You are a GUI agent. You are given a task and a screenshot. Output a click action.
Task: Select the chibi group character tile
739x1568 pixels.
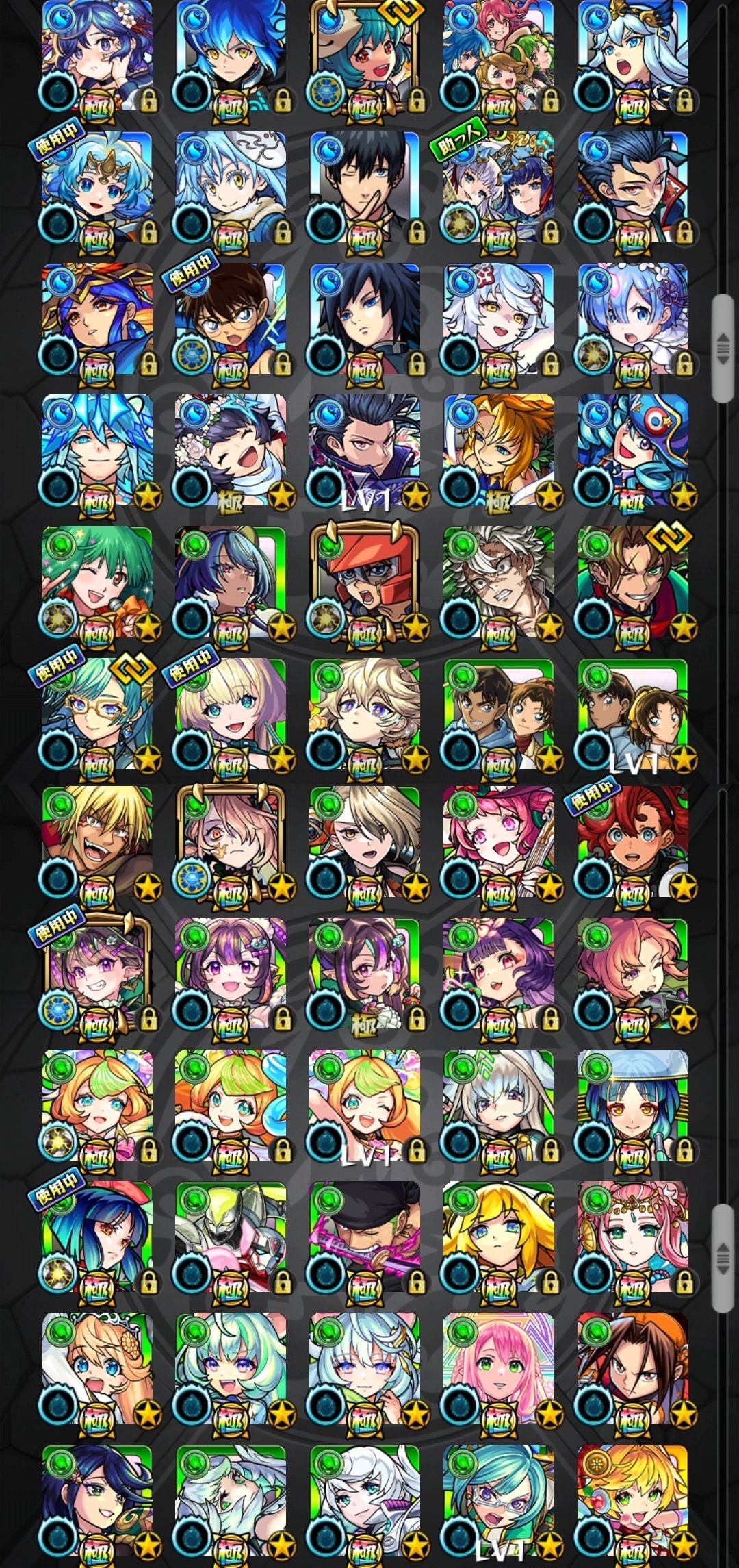tap(498, 56)
